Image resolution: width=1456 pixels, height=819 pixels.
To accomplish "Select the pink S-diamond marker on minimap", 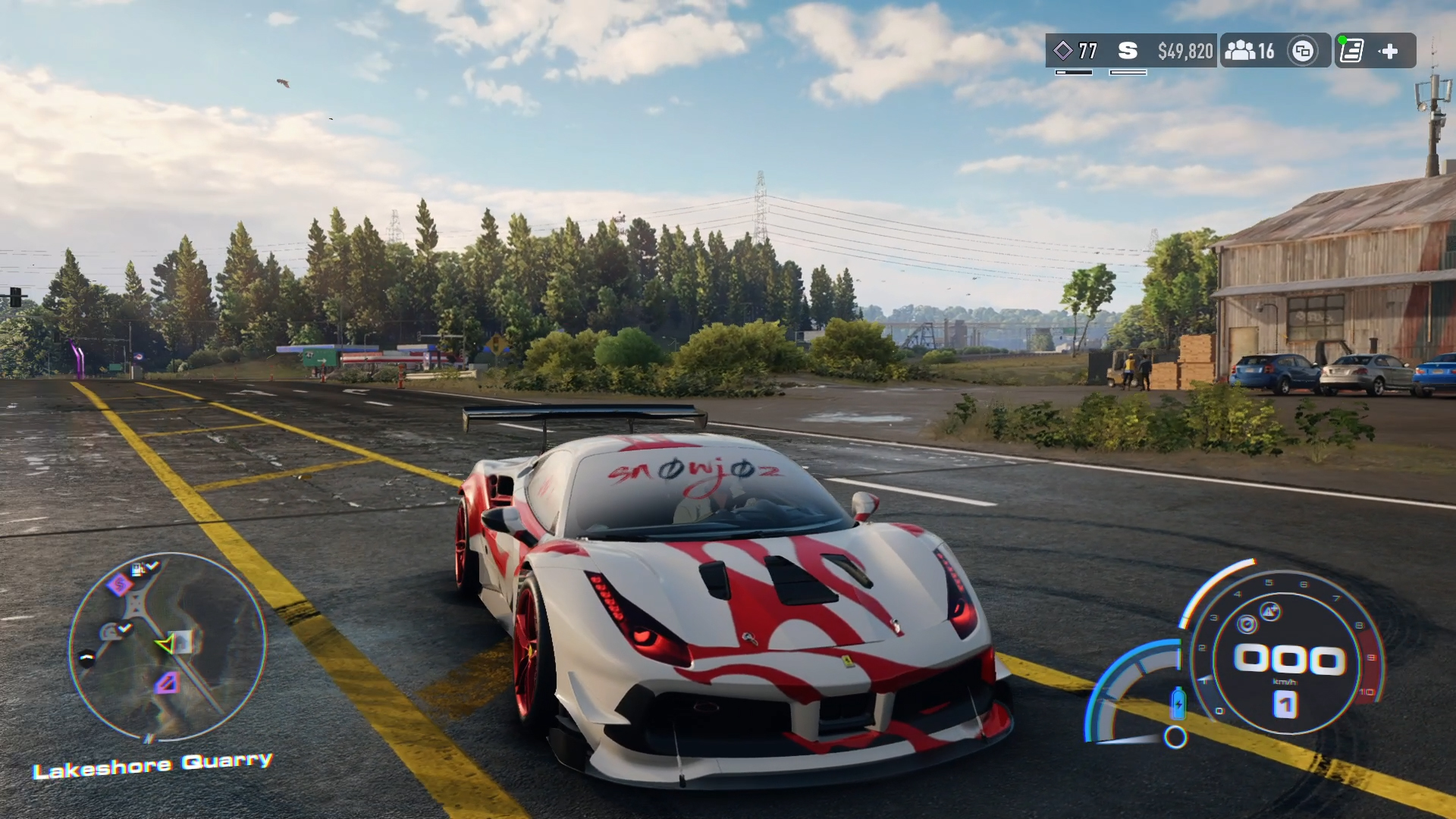I will (119, 584).
